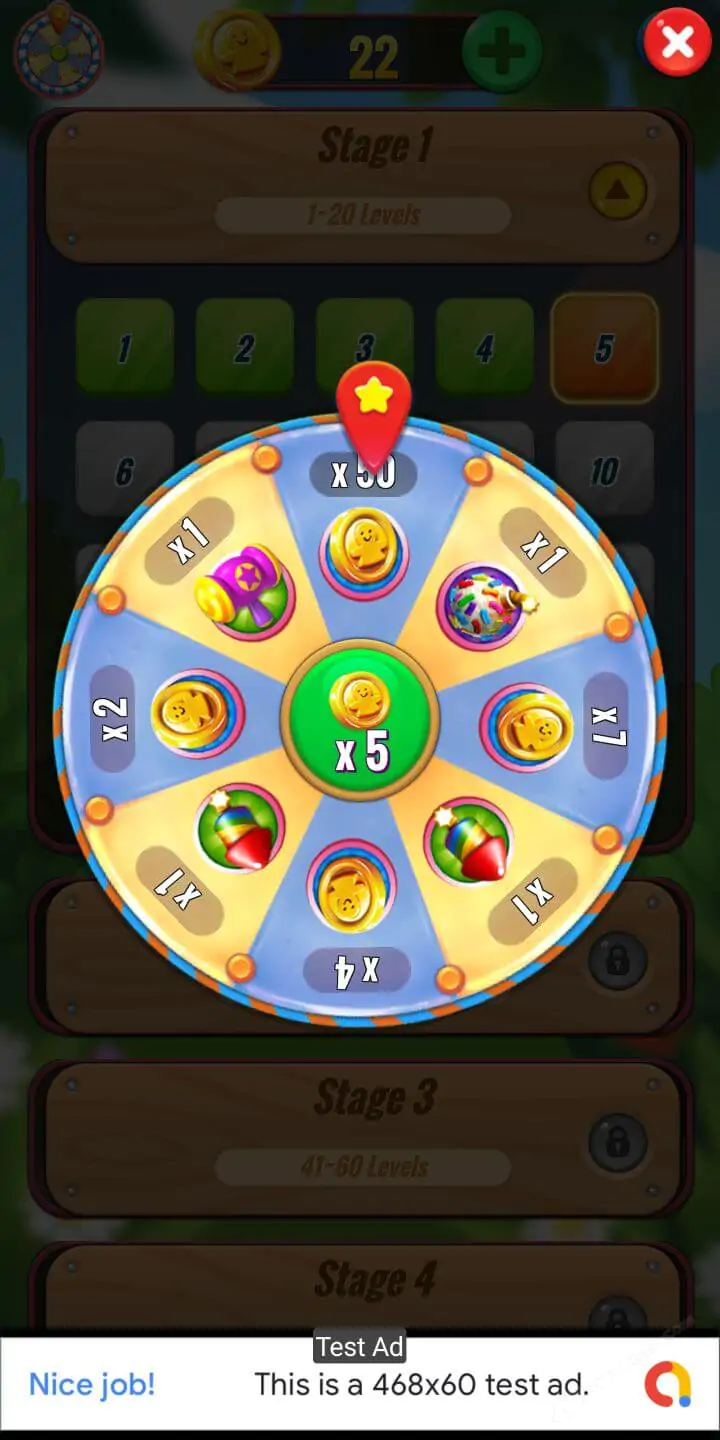The image size is (720, 1440).
Task: Choose level 1 green tile
Action: pyautogui.click(x=125, y=347)
